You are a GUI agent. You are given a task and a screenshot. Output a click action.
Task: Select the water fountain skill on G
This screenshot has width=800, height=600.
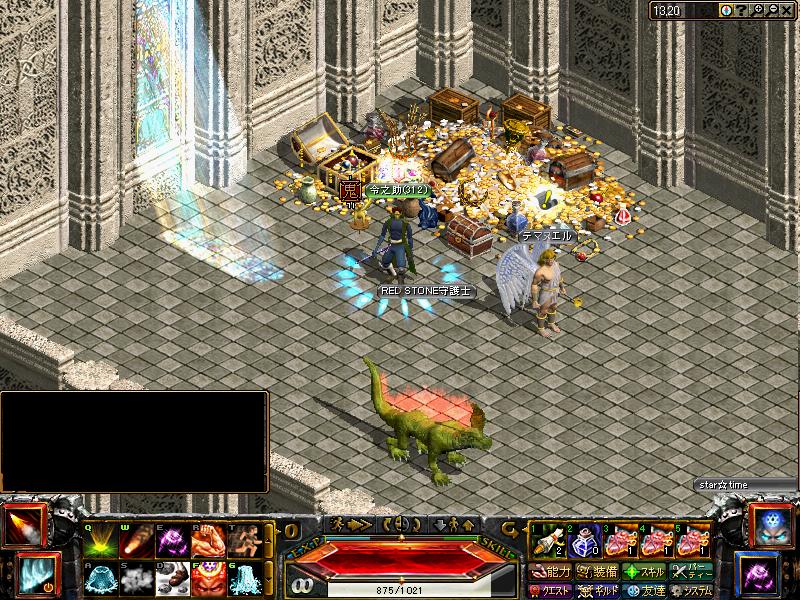click(245, 577)
